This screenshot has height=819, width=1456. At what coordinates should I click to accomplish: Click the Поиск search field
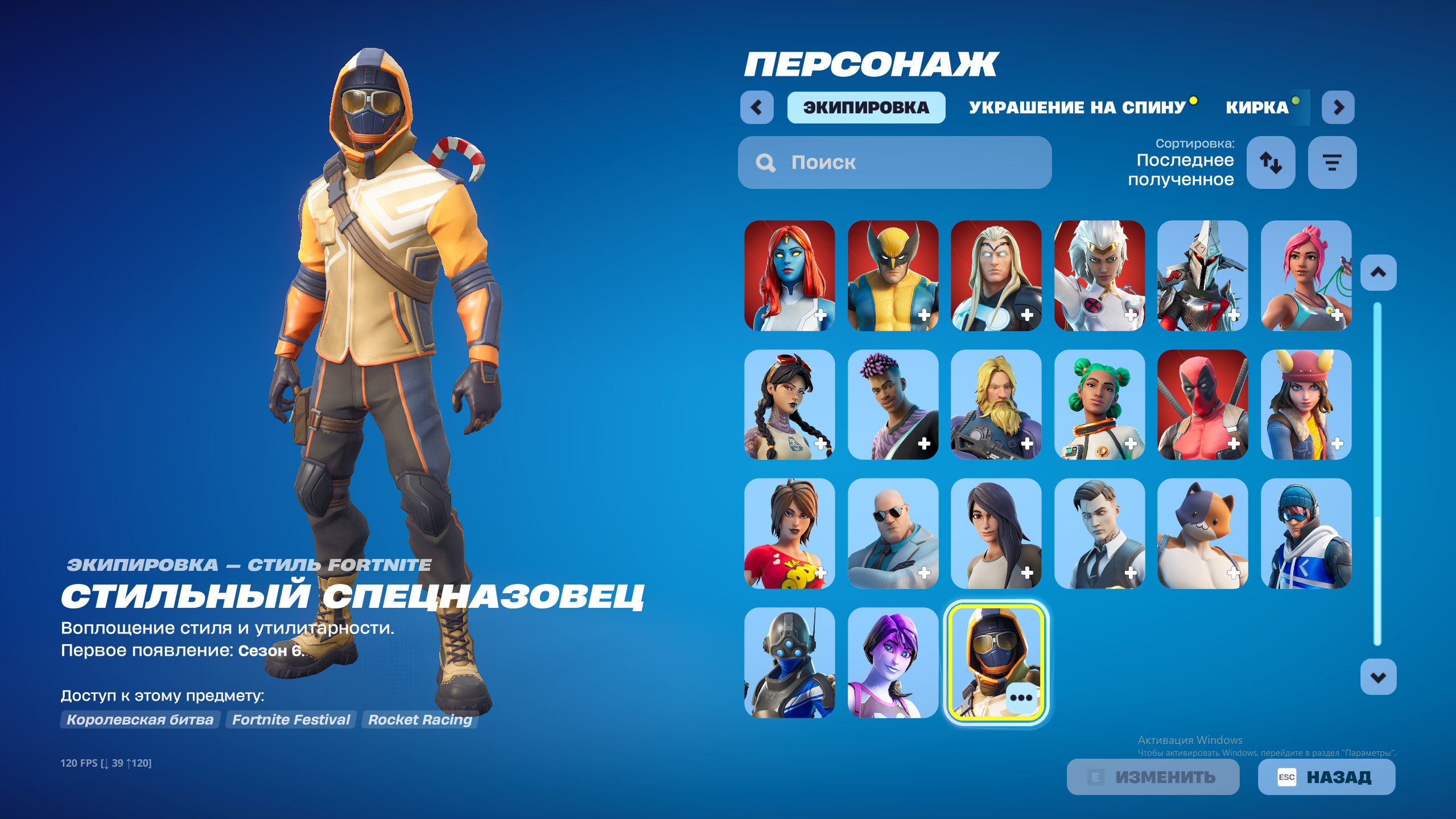click(x=893, y=163)
